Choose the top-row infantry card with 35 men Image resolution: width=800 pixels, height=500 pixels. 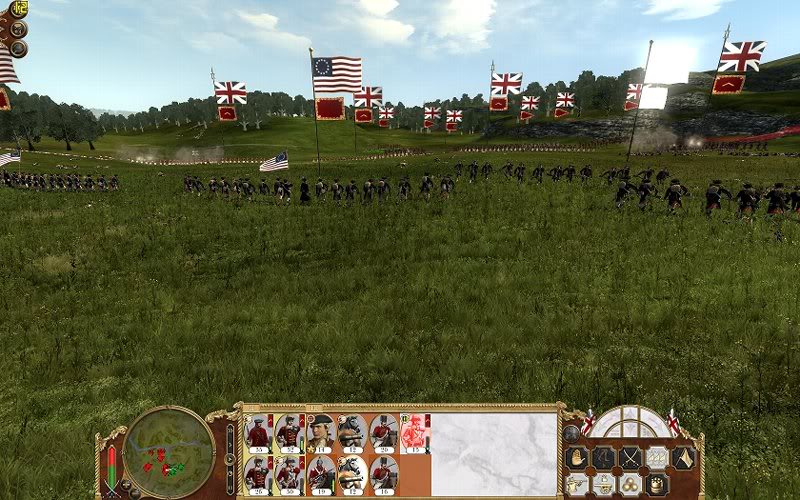[x=258, y=431]
